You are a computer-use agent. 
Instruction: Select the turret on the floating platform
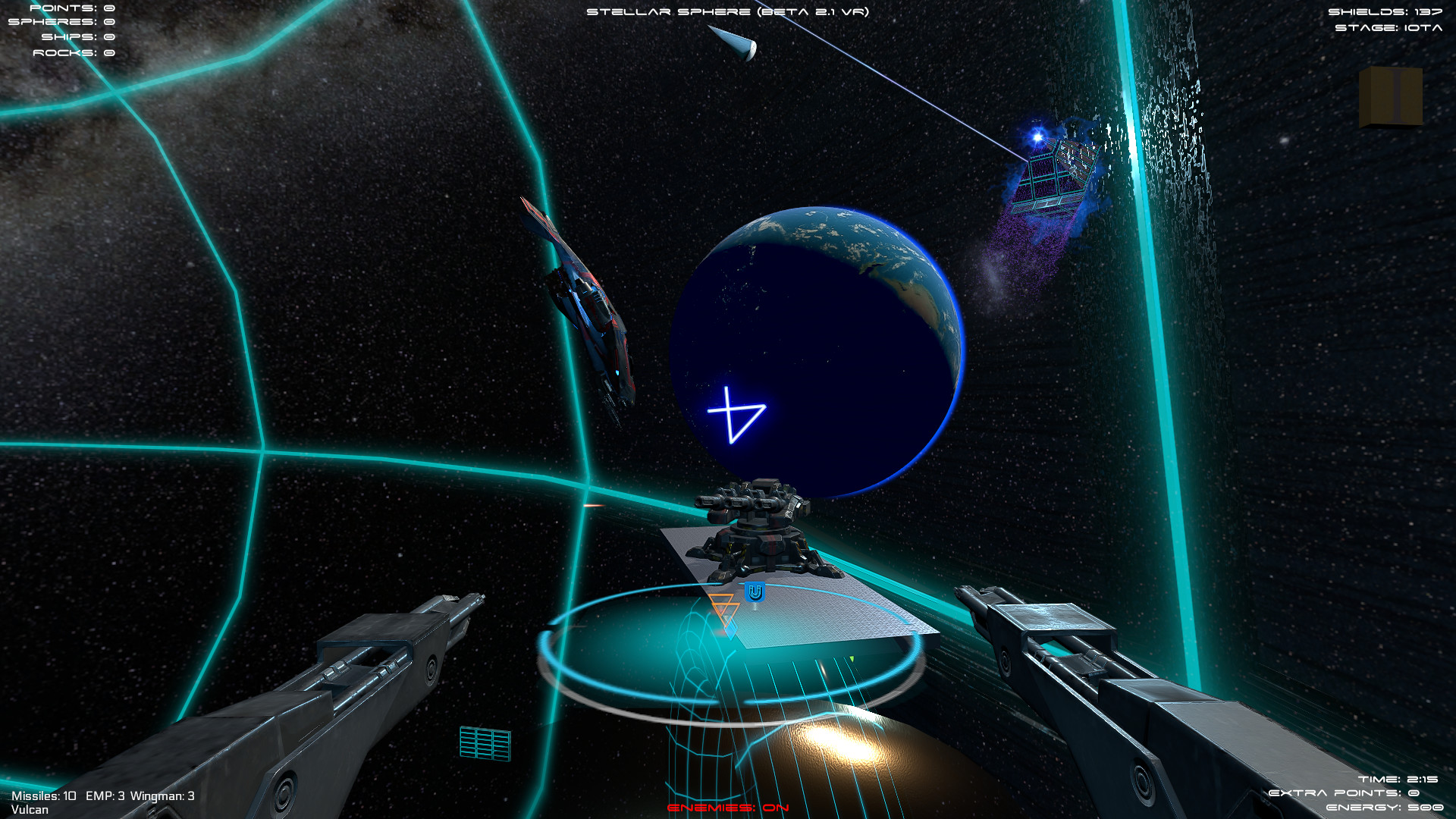[762, 531]
